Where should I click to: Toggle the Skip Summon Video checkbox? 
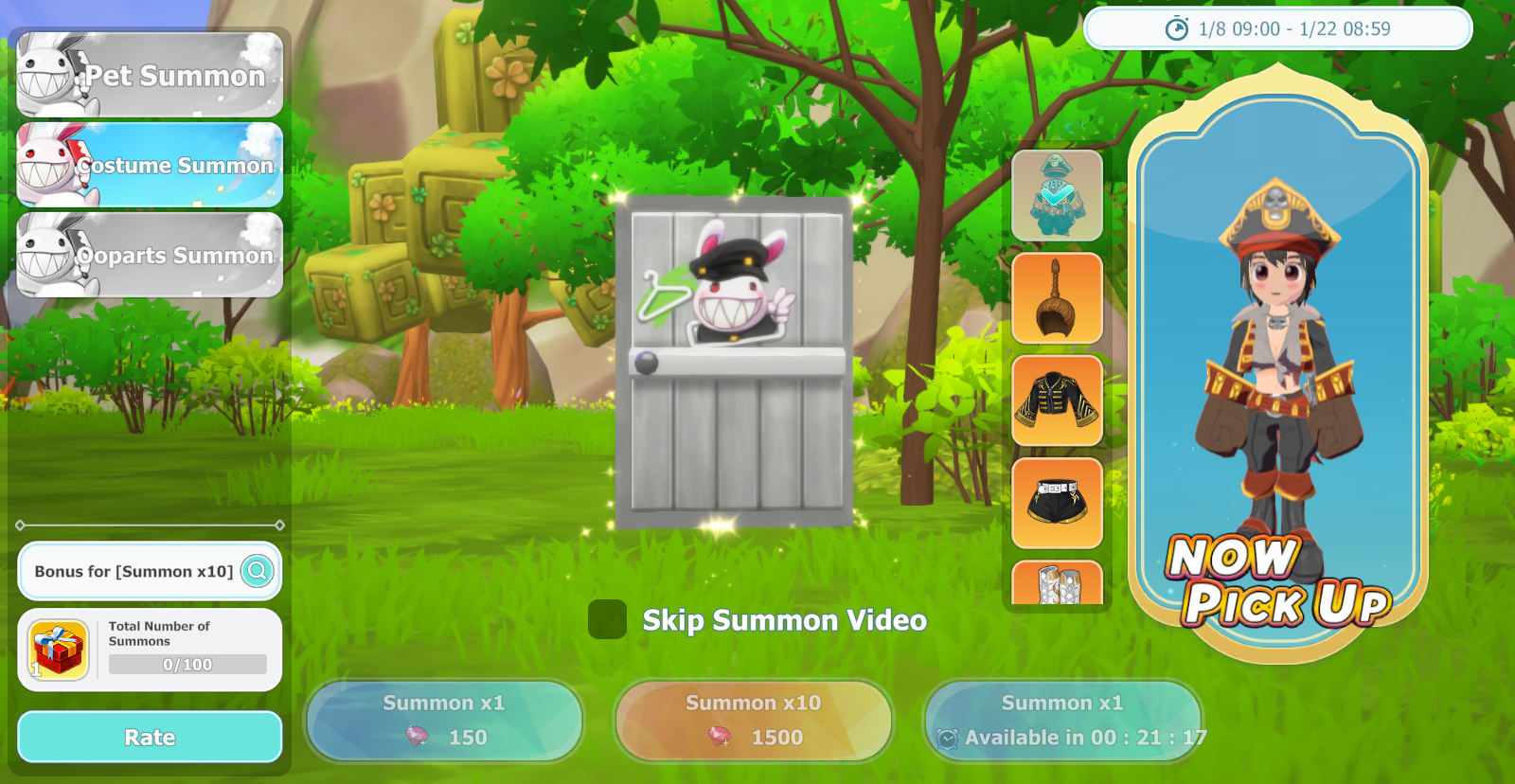pyautogui.click(x=607, y=619)
